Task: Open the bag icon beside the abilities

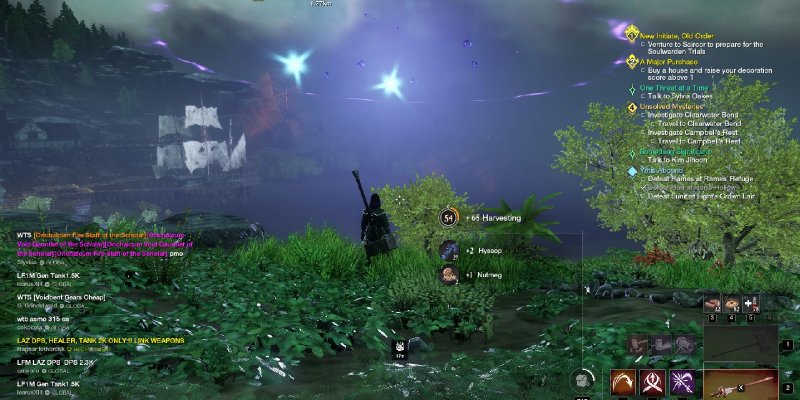Action: tap(582, 380)
